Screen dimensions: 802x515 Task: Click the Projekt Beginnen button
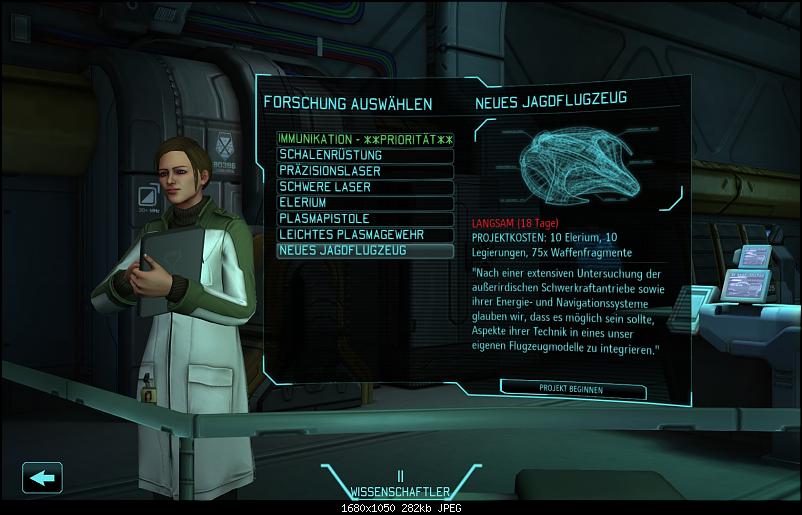point(571,387)
